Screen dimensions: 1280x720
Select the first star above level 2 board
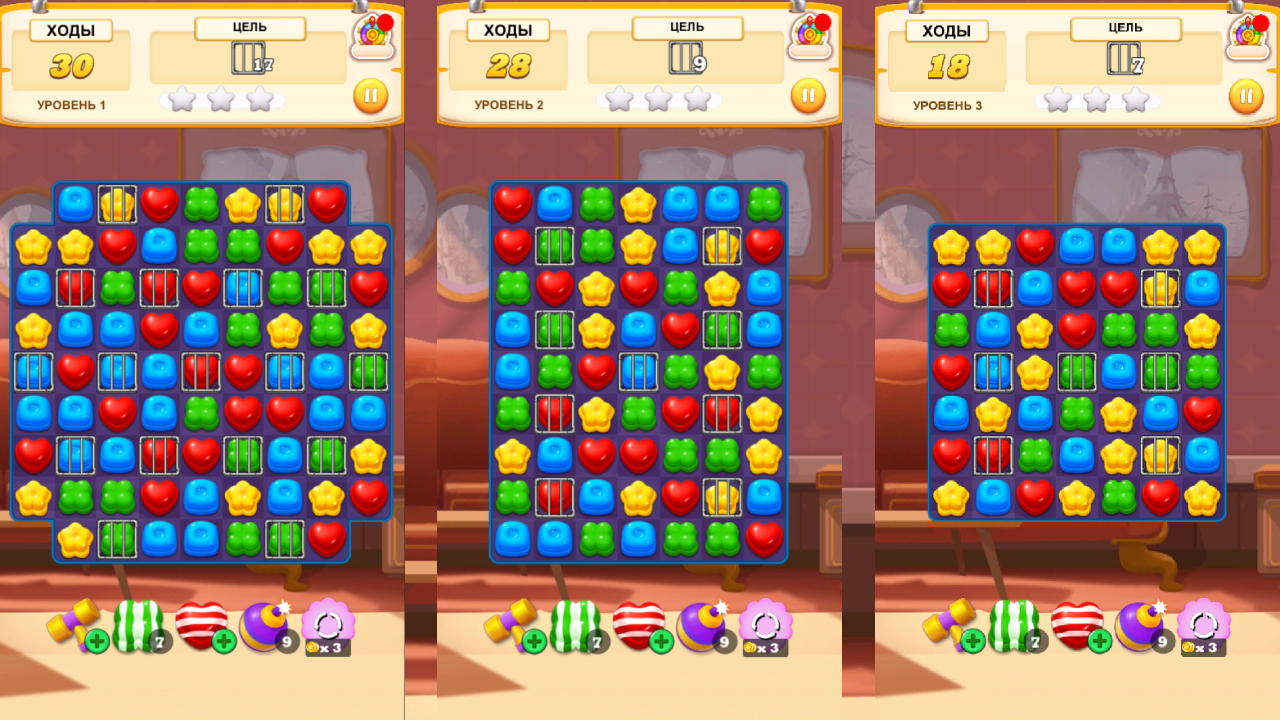tap(618, 99)
